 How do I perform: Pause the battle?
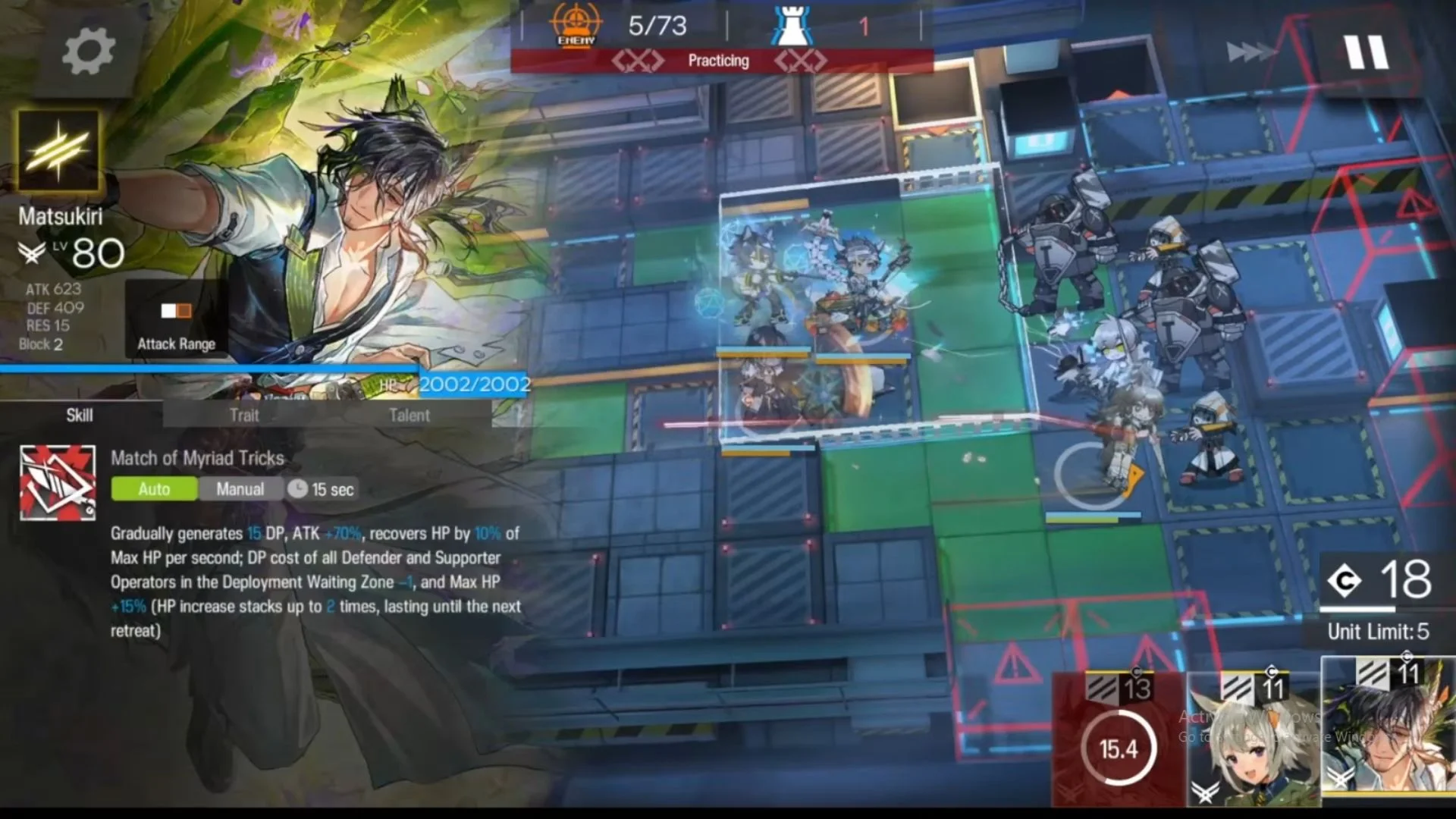point(1366,53)
